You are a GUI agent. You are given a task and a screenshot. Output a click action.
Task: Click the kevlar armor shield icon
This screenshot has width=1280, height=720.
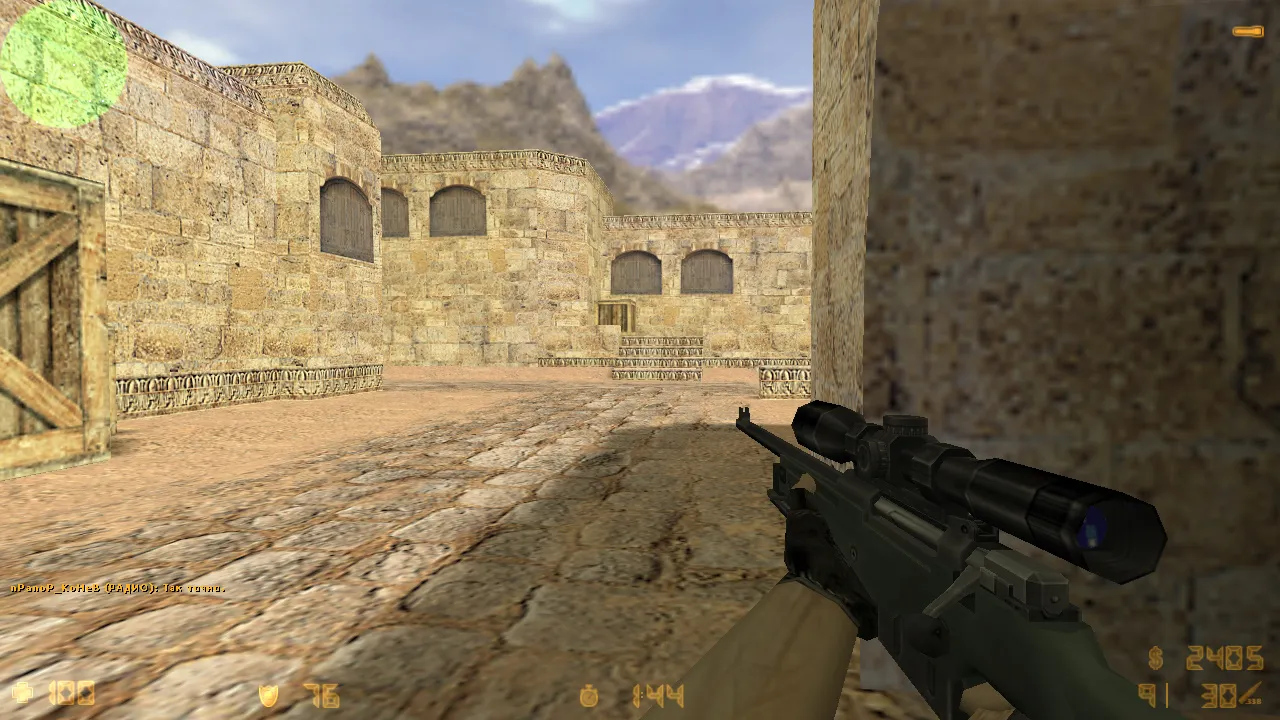[x=268, y=694]
